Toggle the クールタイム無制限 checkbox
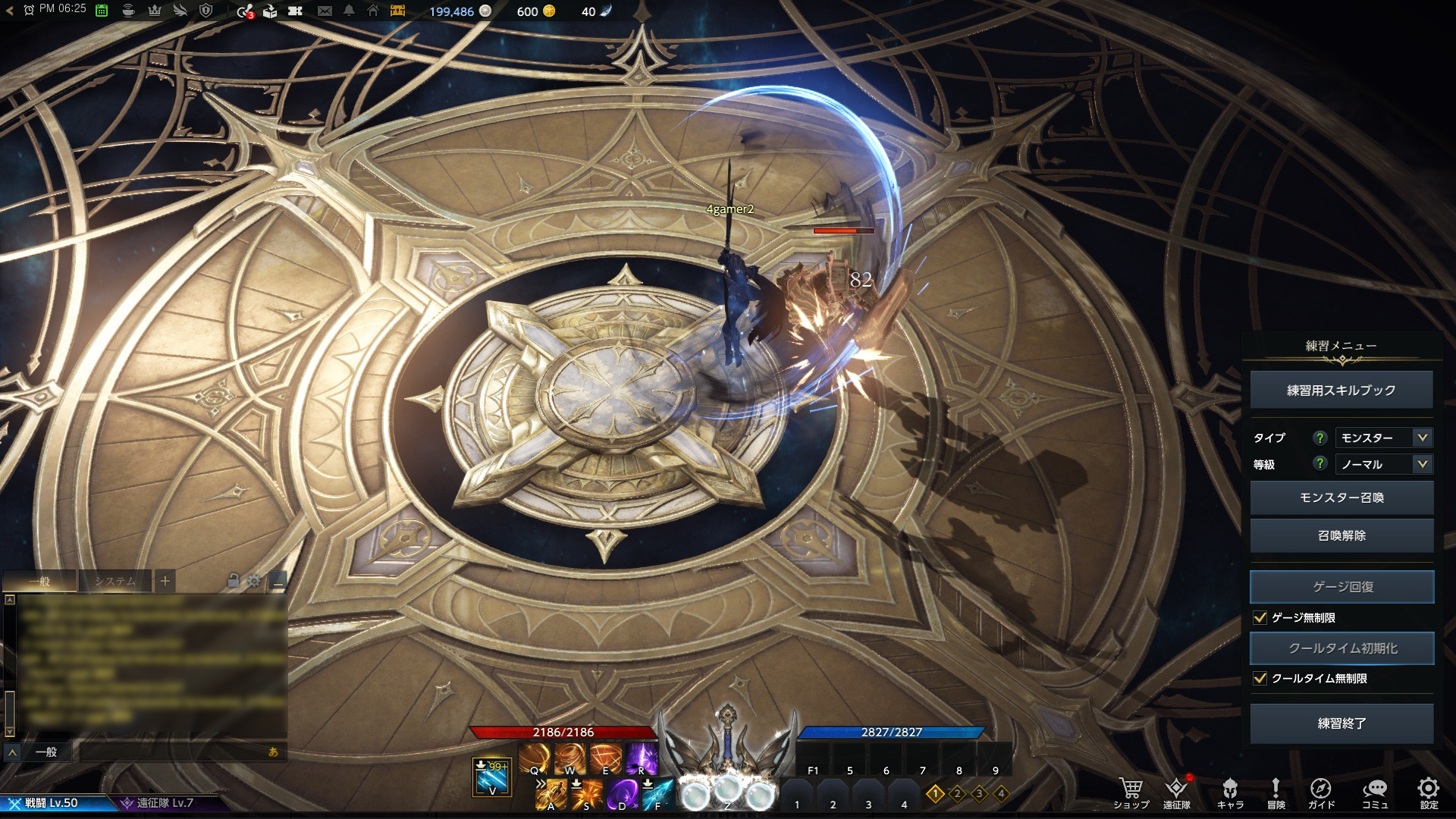Image resolution: width=1456 pixels, height=819 pixels. [x=1260, y=679]
